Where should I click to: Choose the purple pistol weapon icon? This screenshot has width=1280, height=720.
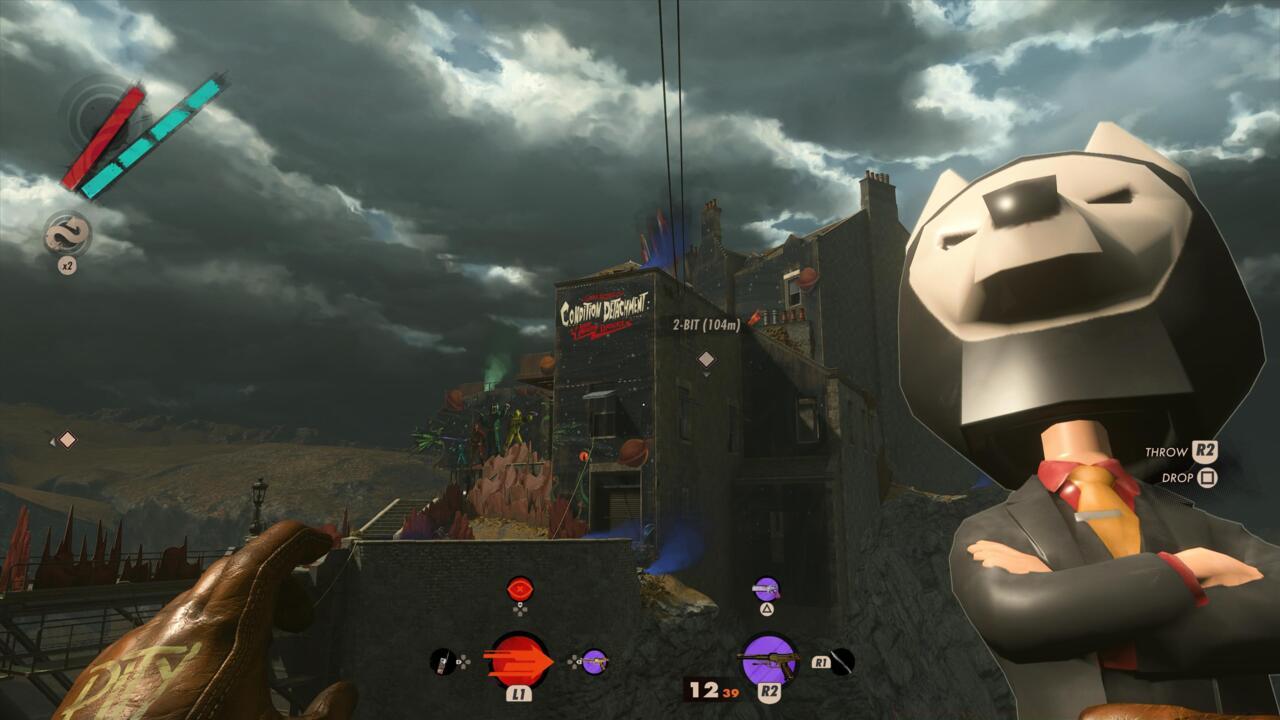pos(766,589)
